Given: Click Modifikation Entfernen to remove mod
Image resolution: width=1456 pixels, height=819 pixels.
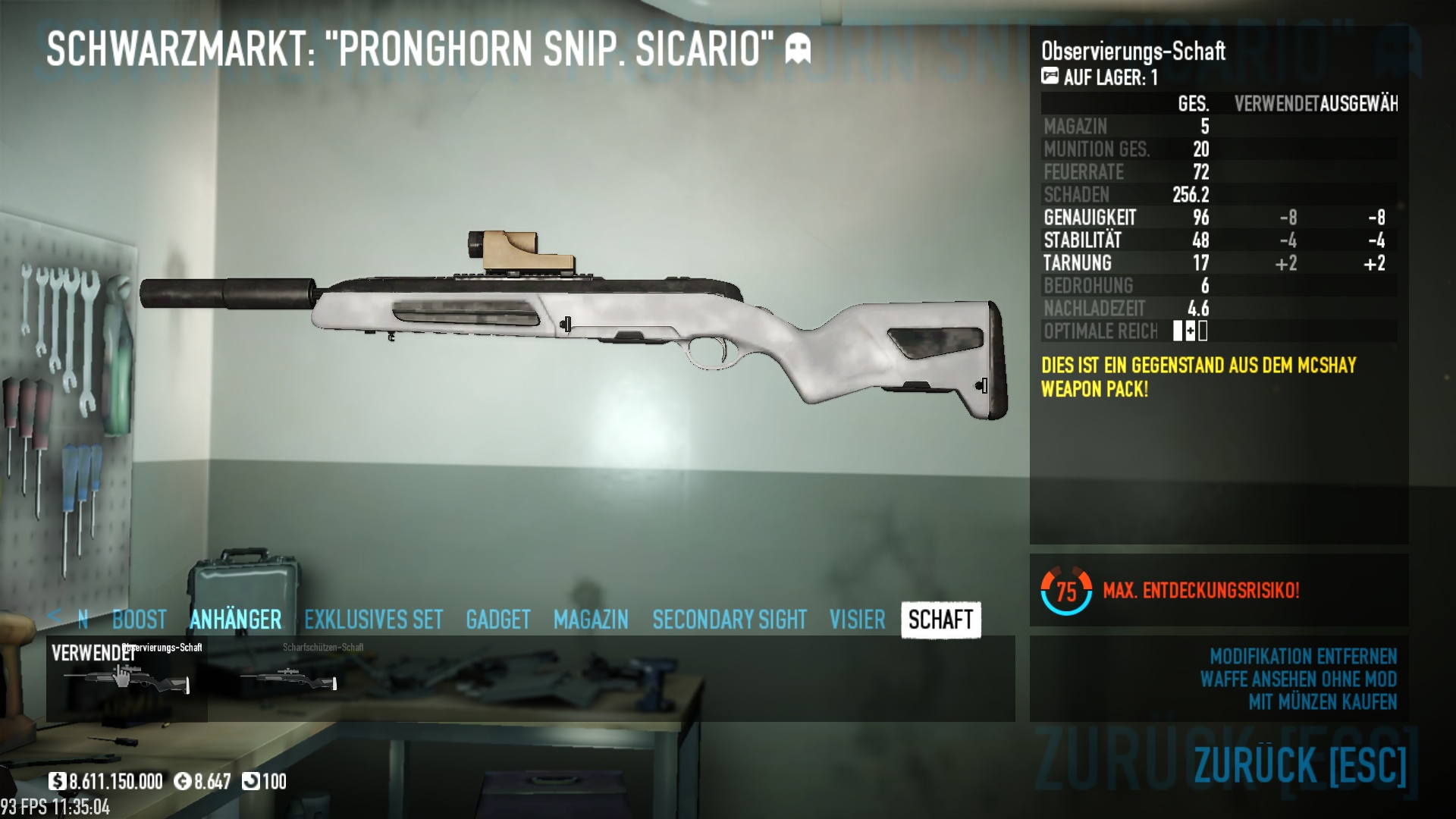Looking at the screenshot, I should click(1303, 656).
